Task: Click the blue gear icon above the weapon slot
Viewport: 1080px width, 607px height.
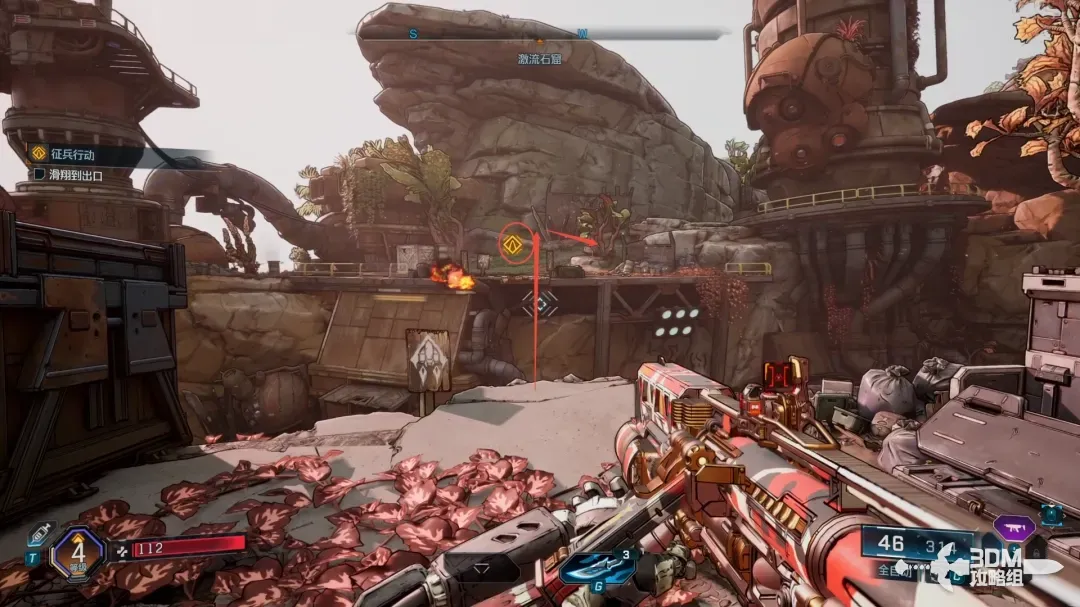Action: coord(1050,514)
